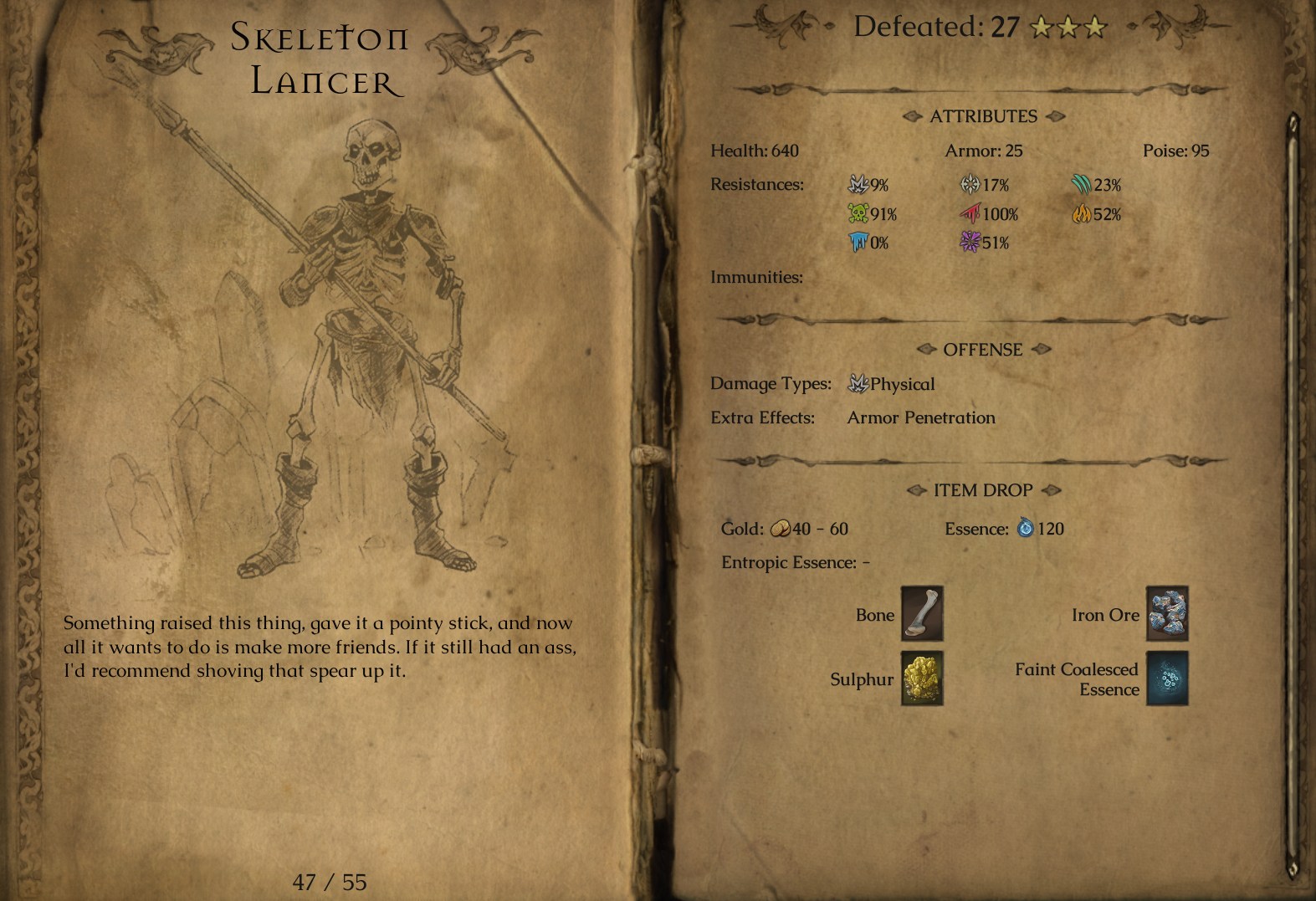
Task: Collapse the OFFENSE section header
Action: [983, 350]
